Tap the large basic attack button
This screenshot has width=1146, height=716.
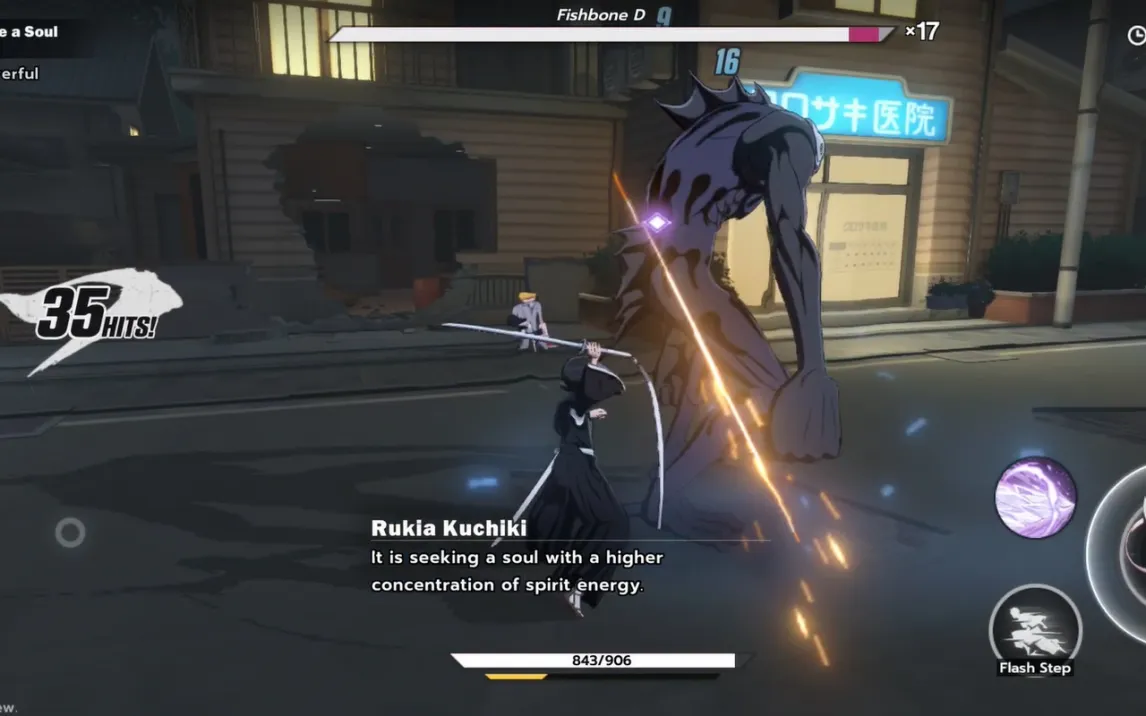click(x=1125, y=553)
